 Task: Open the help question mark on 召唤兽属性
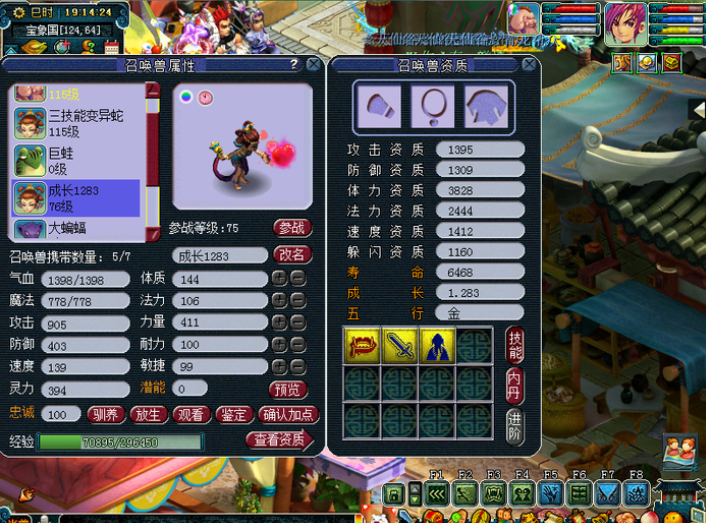pyautogui.click(x=294, y=64)
